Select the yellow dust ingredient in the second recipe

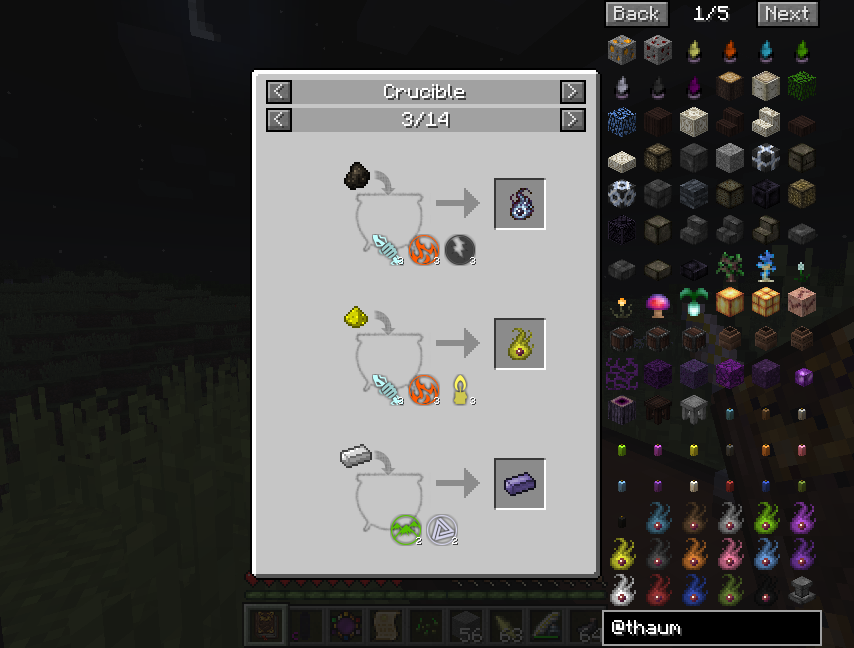[357, 318]
